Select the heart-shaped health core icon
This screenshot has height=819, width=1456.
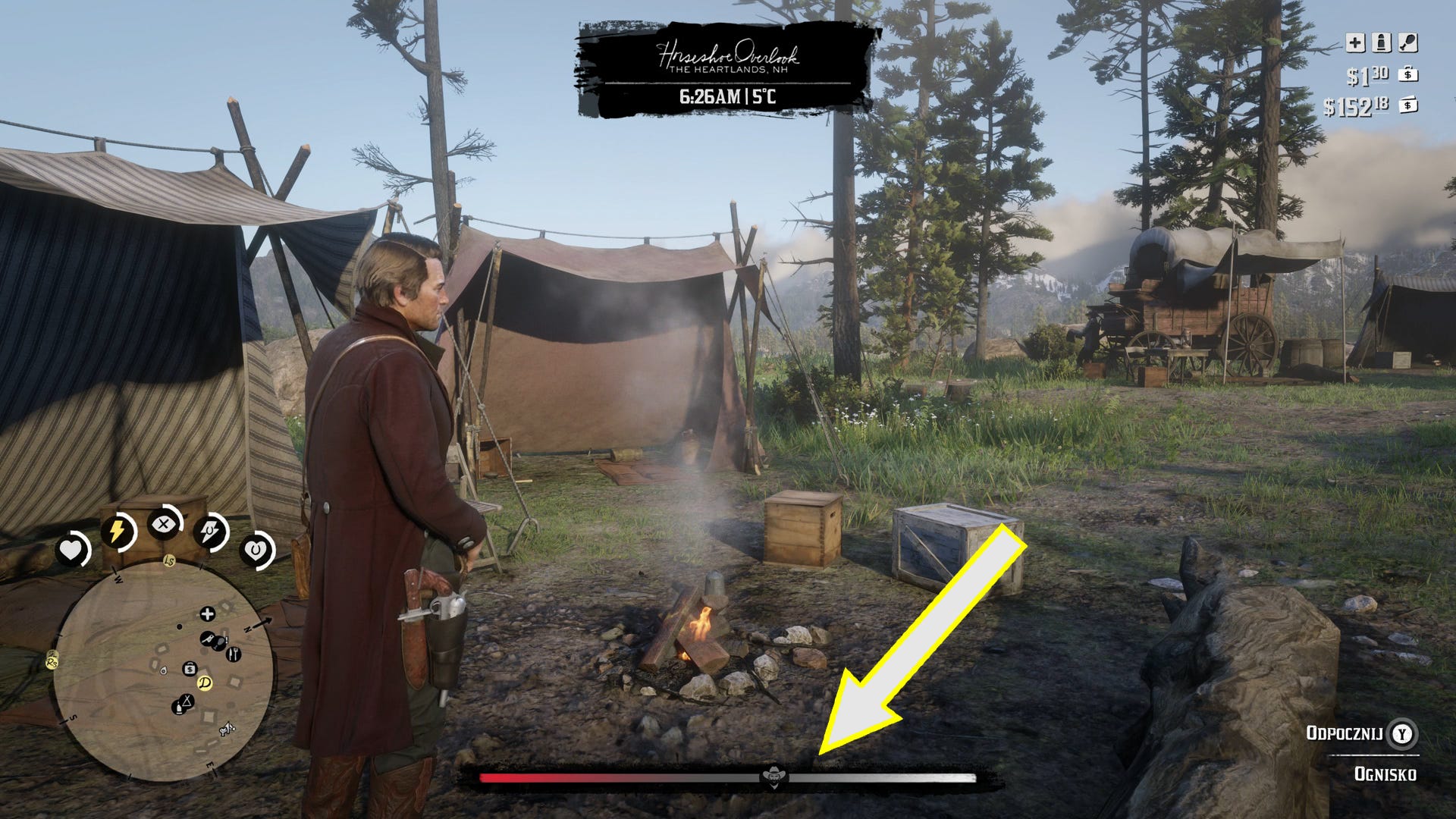click(x=73, y=548)
